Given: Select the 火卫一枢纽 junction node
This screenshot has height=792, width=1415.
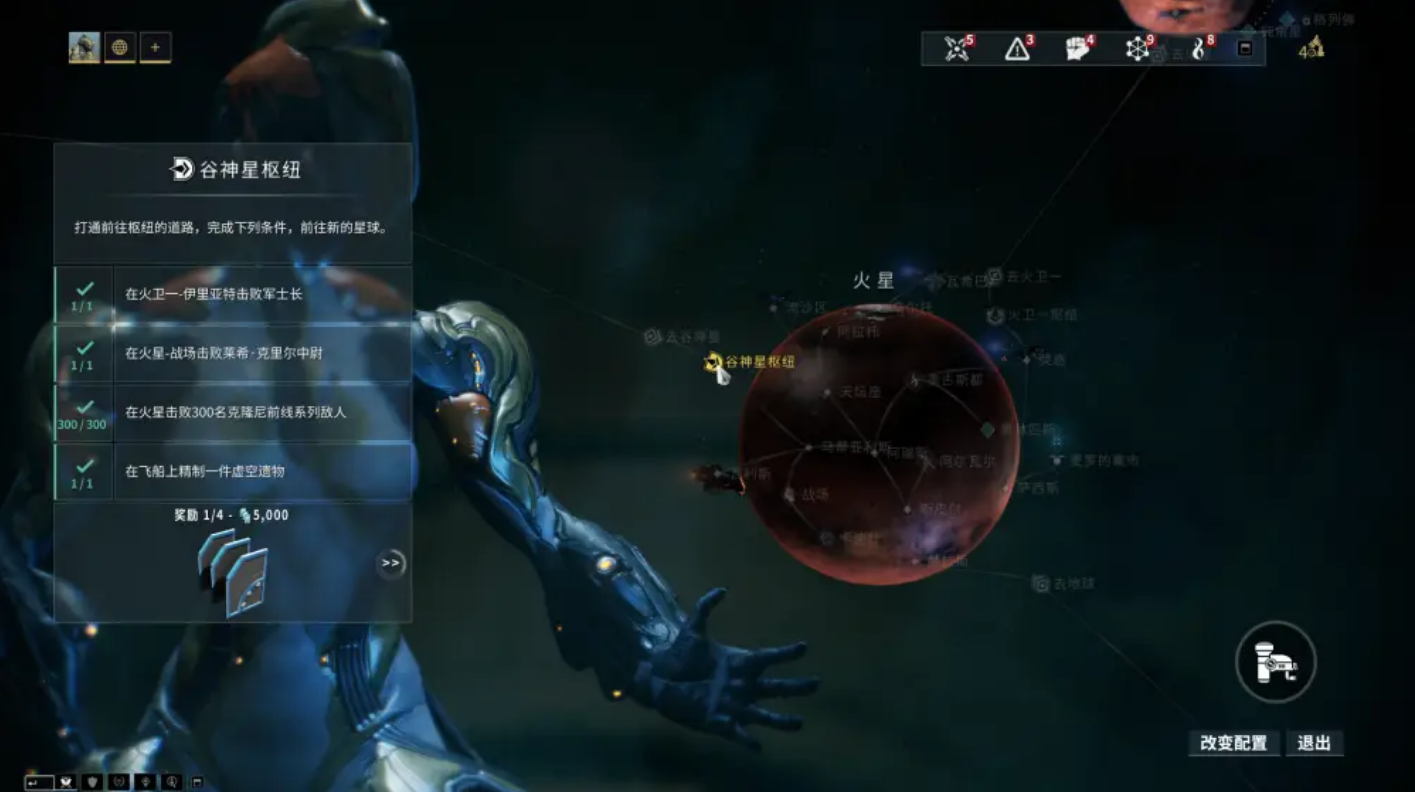Looking at the screenshot, I should (x=995, y=316).
